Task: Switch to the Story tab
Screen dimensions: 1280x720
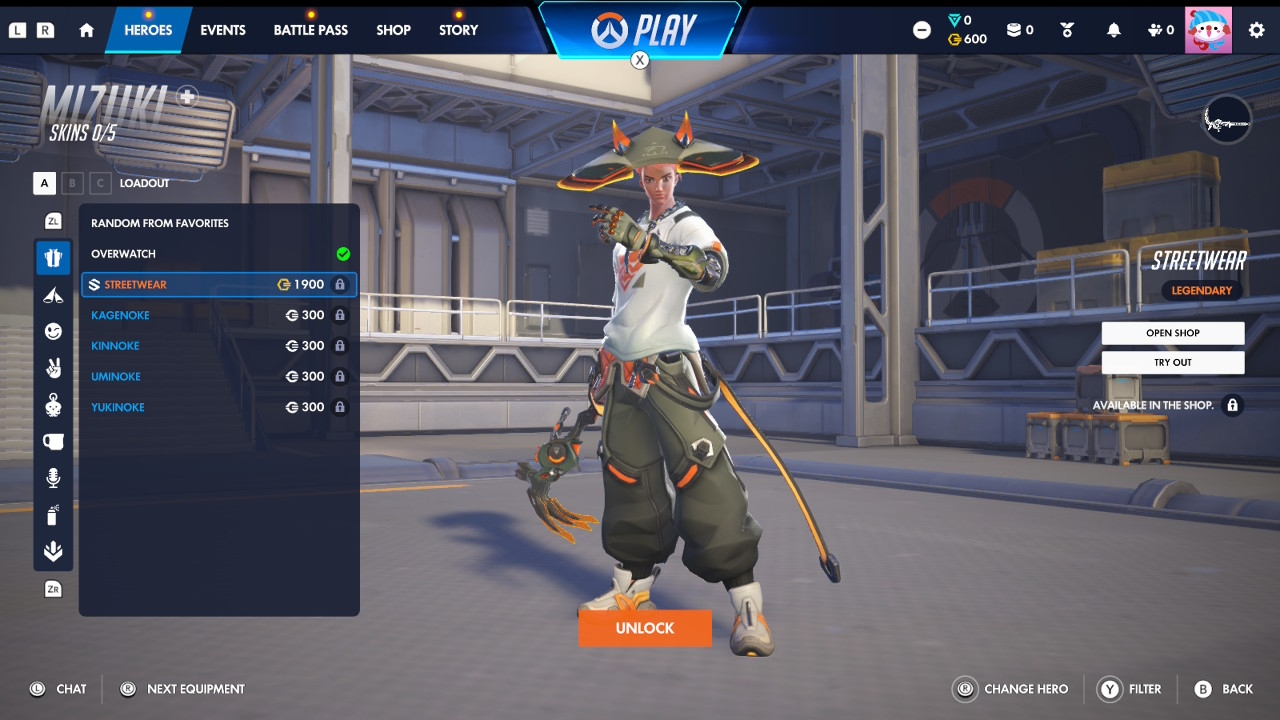Action: pyautogui.click(x=458, y=30)
